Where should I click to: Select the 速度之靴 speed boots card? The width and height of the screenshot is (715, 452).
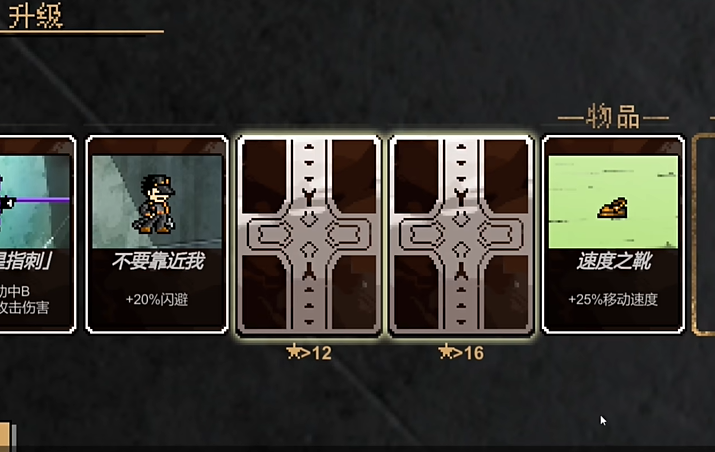pyautogui.click(x=613, y=234)
